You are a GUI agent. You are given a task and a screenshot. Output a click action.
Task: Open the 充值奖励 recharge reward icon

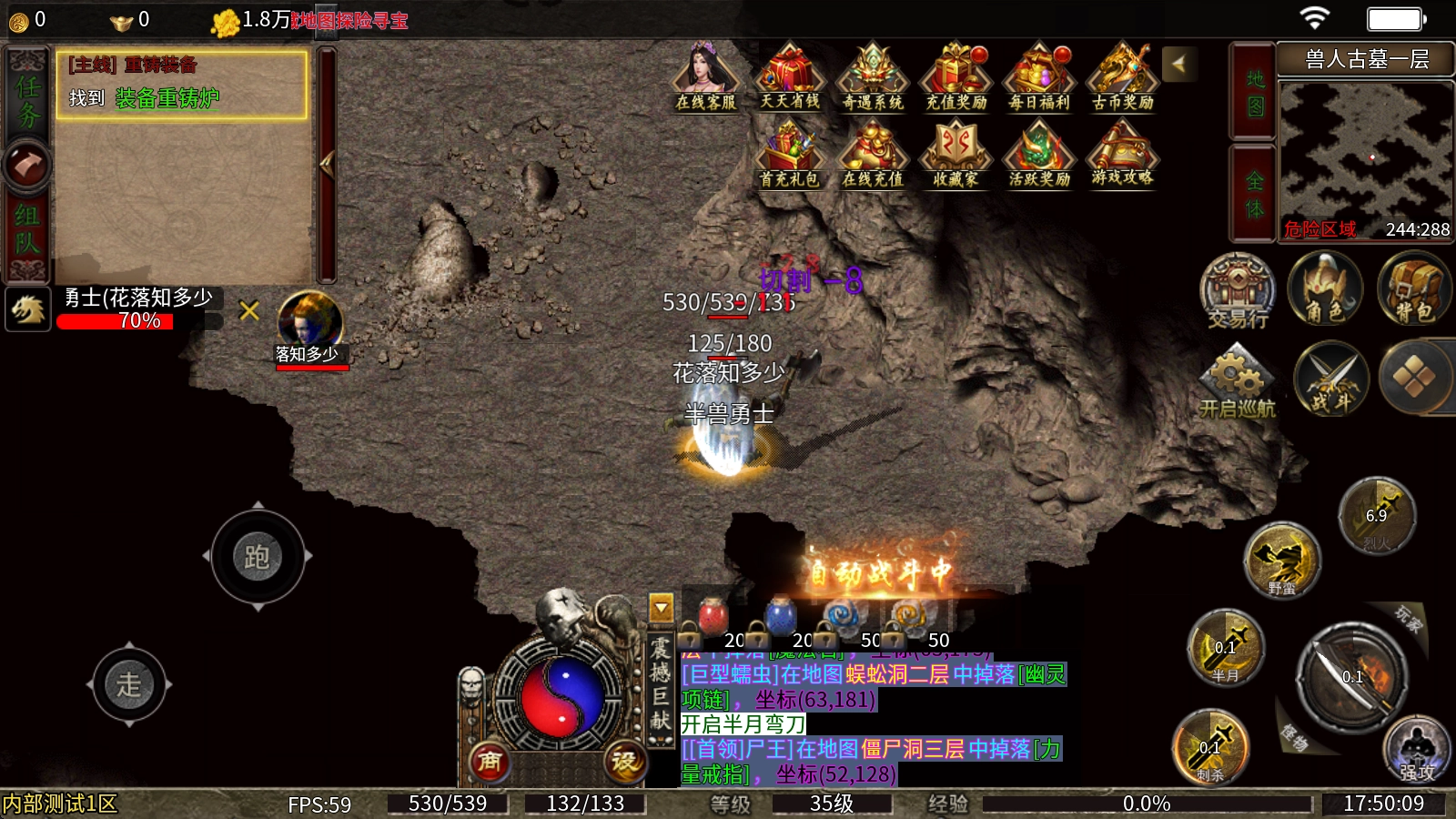(x=955, y=77)
